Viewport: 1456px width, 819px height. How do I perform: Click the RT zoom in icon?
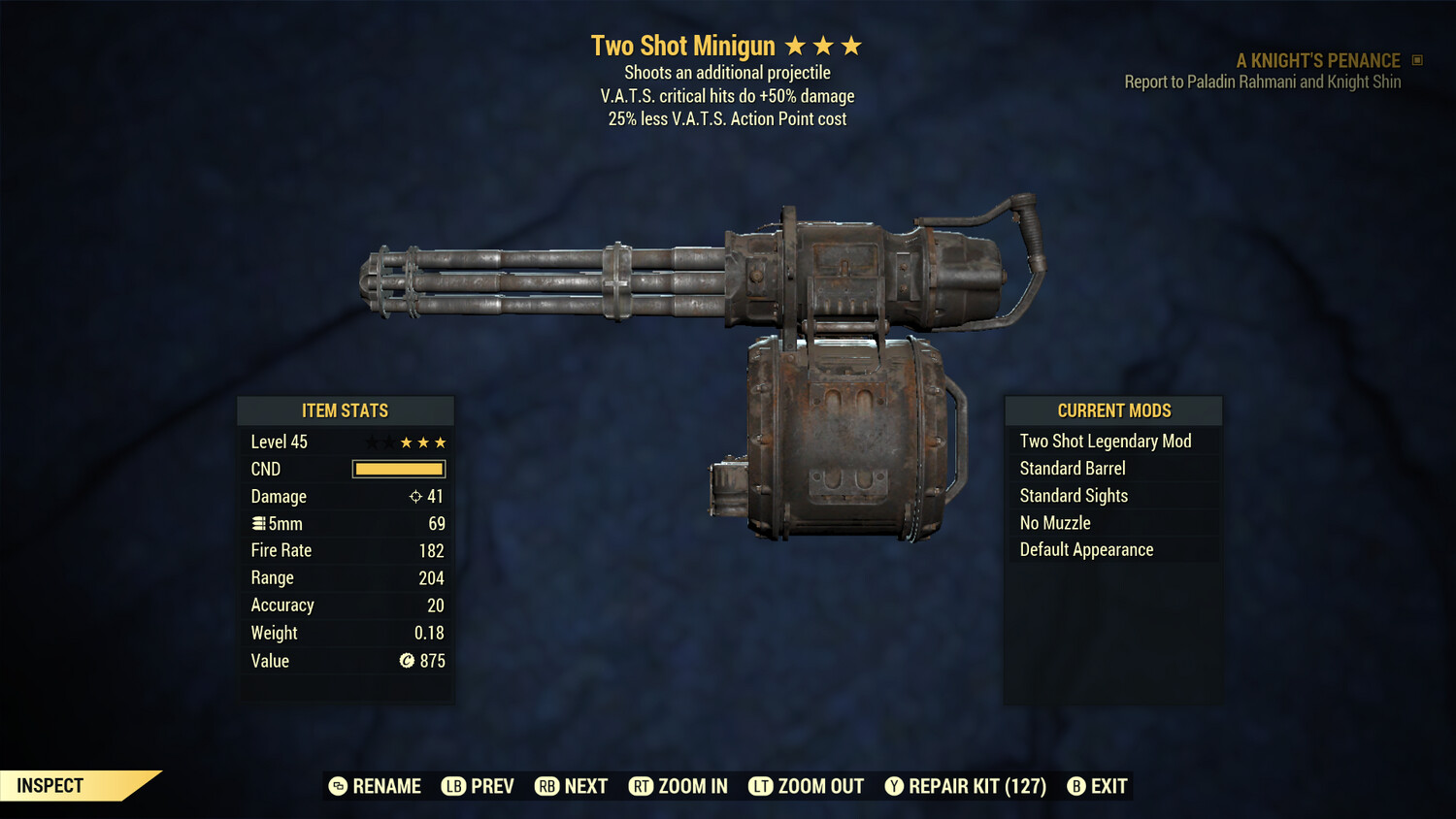coord(642,786)
